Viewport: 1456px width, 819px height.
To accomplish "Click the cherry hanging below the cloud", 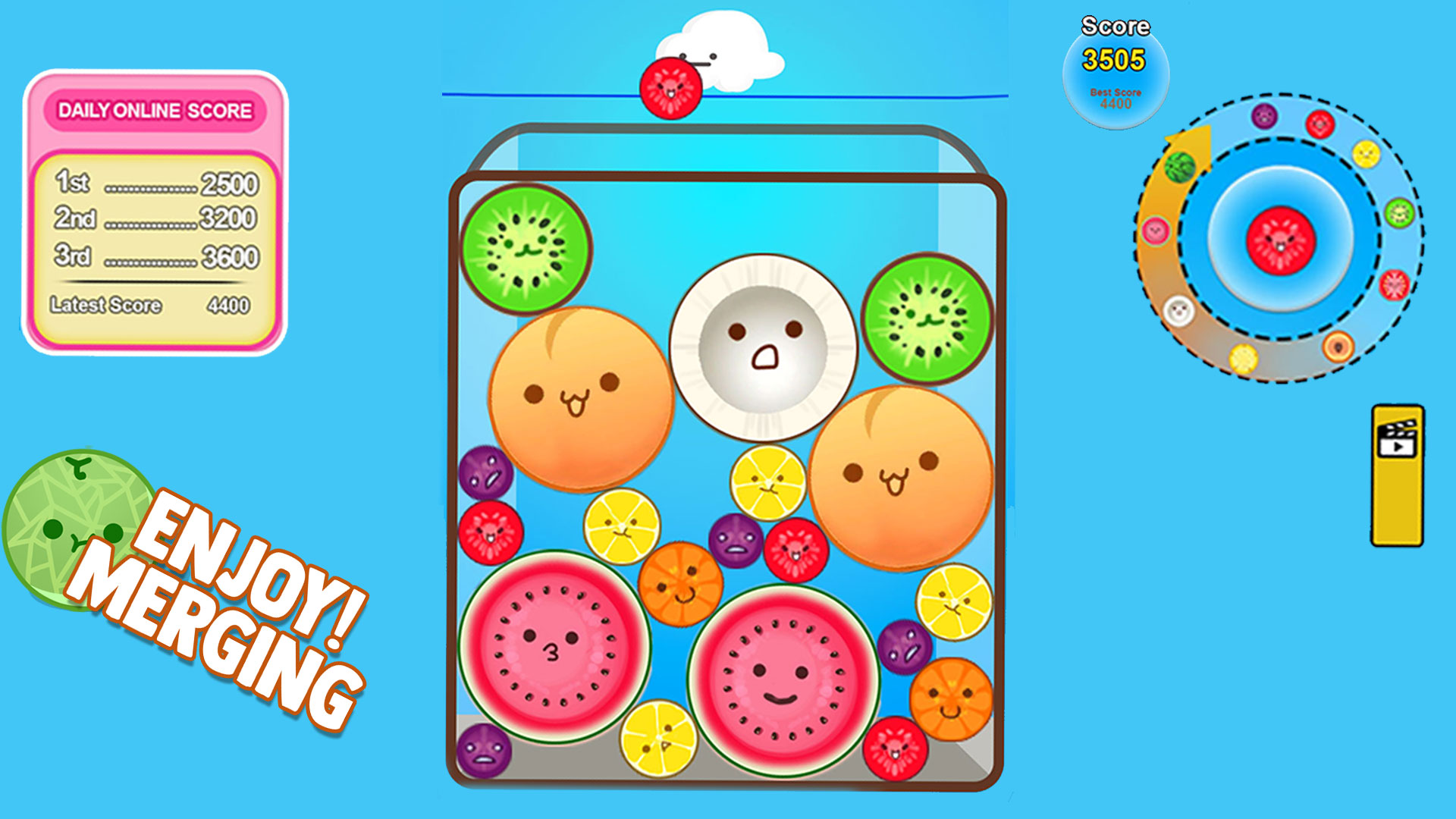I will pyautogui.click(x=670, y=87).
